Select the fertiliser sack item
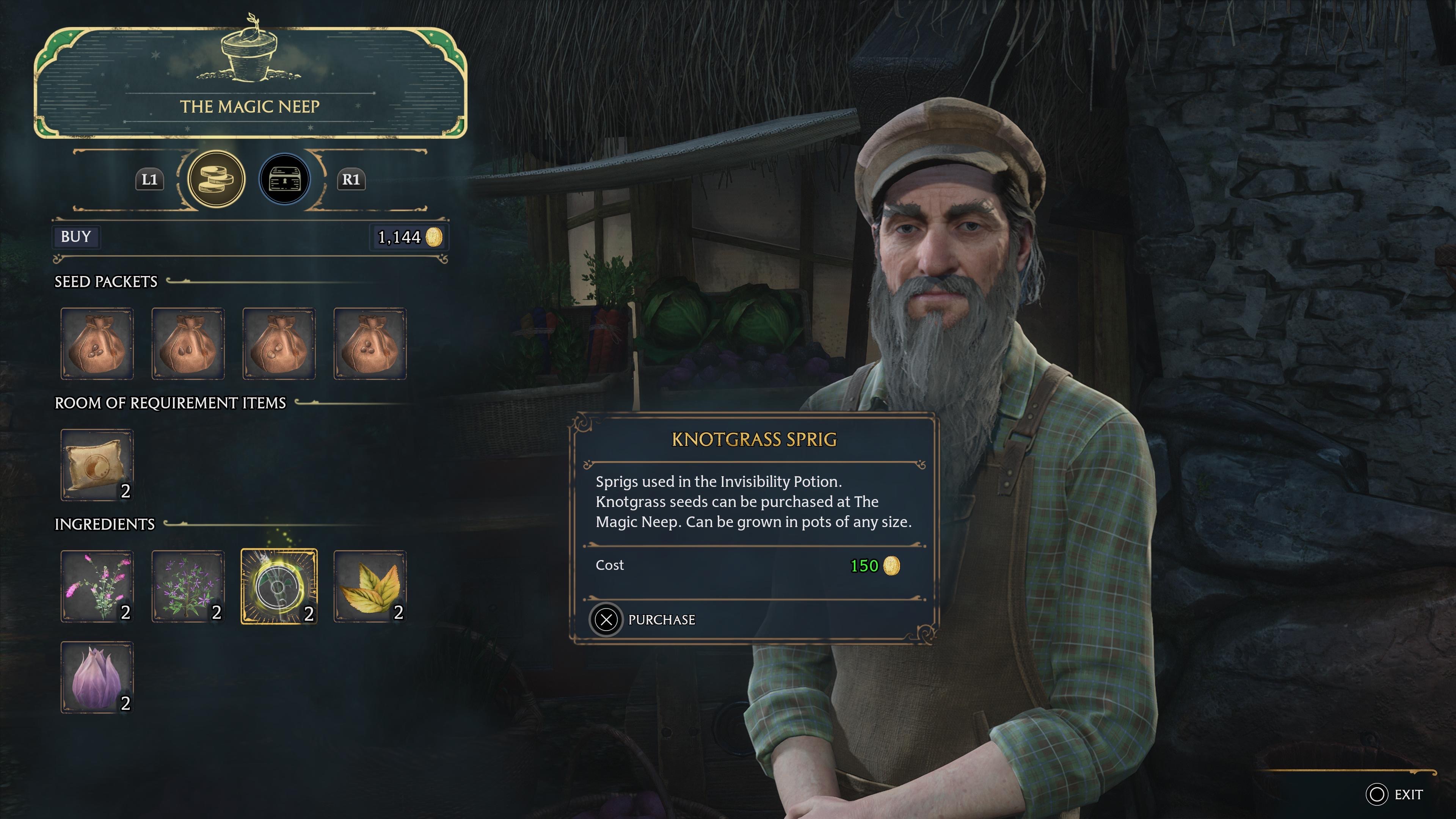The width and height of the screenshot is (1456, 819). tap(97, 464)
